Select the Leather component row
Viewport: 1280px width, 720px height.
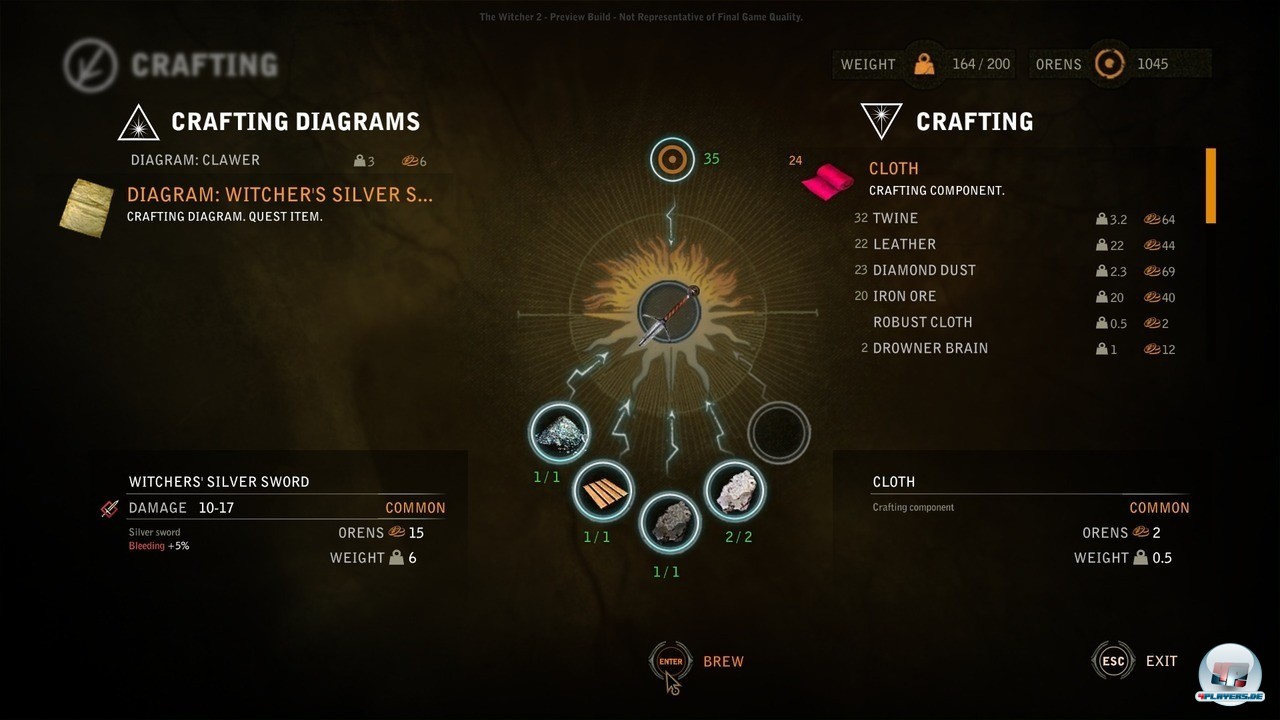(904, 244)
